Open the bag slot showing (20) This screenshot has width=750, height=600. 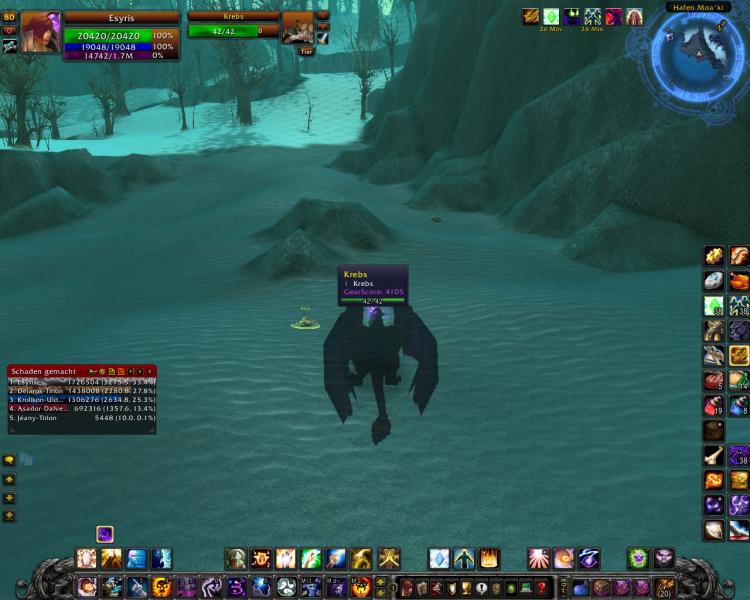pos(664,587)
